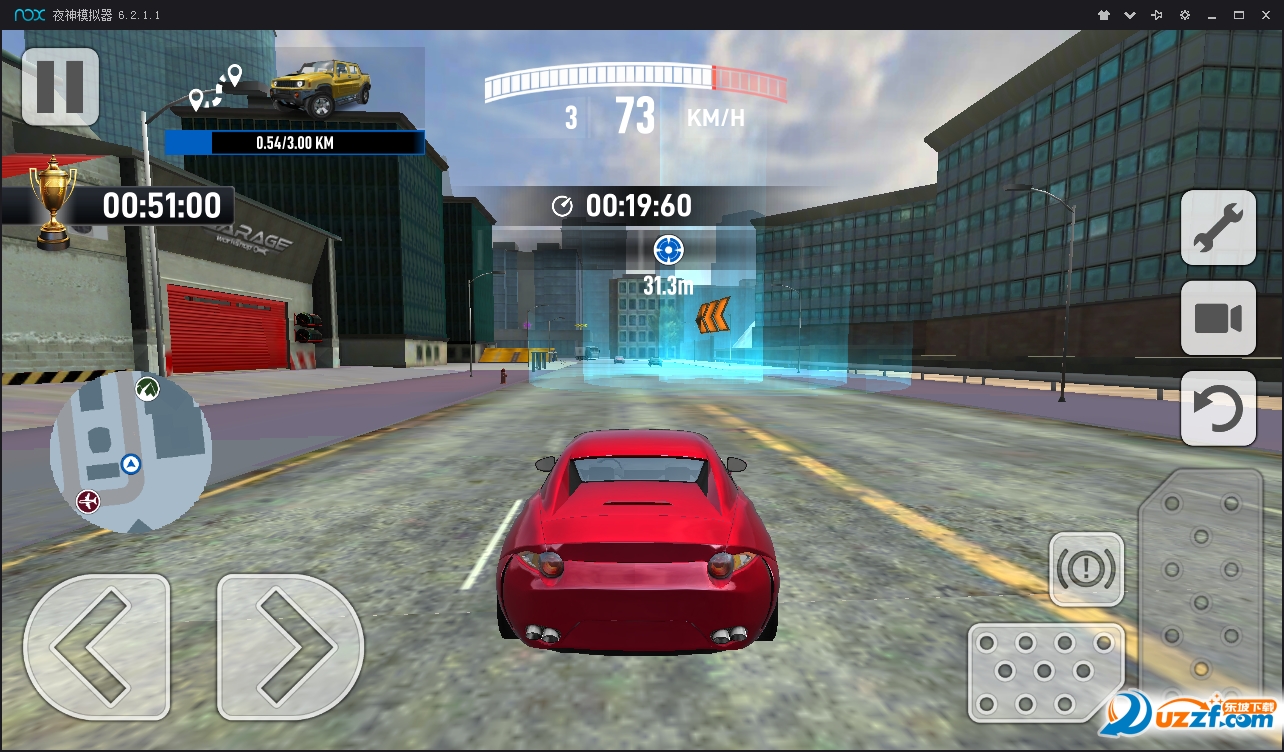The height and width of the screenshot is (752, 1284).
Task: Click the Nox home icon in titlebar
Action: coord(1103,15)
